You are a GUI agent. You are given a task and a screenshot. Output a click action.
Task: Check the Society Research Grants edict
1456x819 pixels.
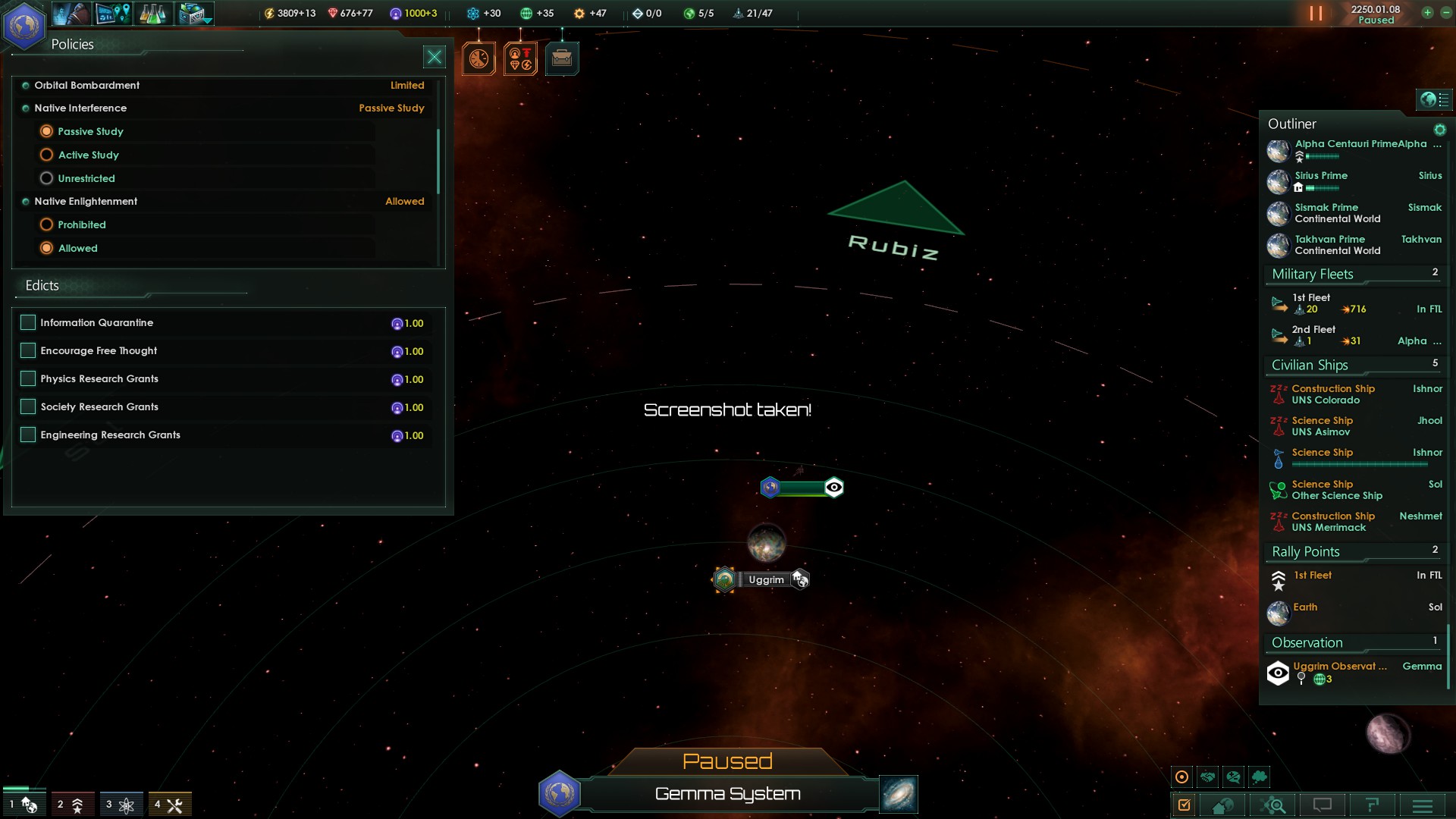point(28,406)
